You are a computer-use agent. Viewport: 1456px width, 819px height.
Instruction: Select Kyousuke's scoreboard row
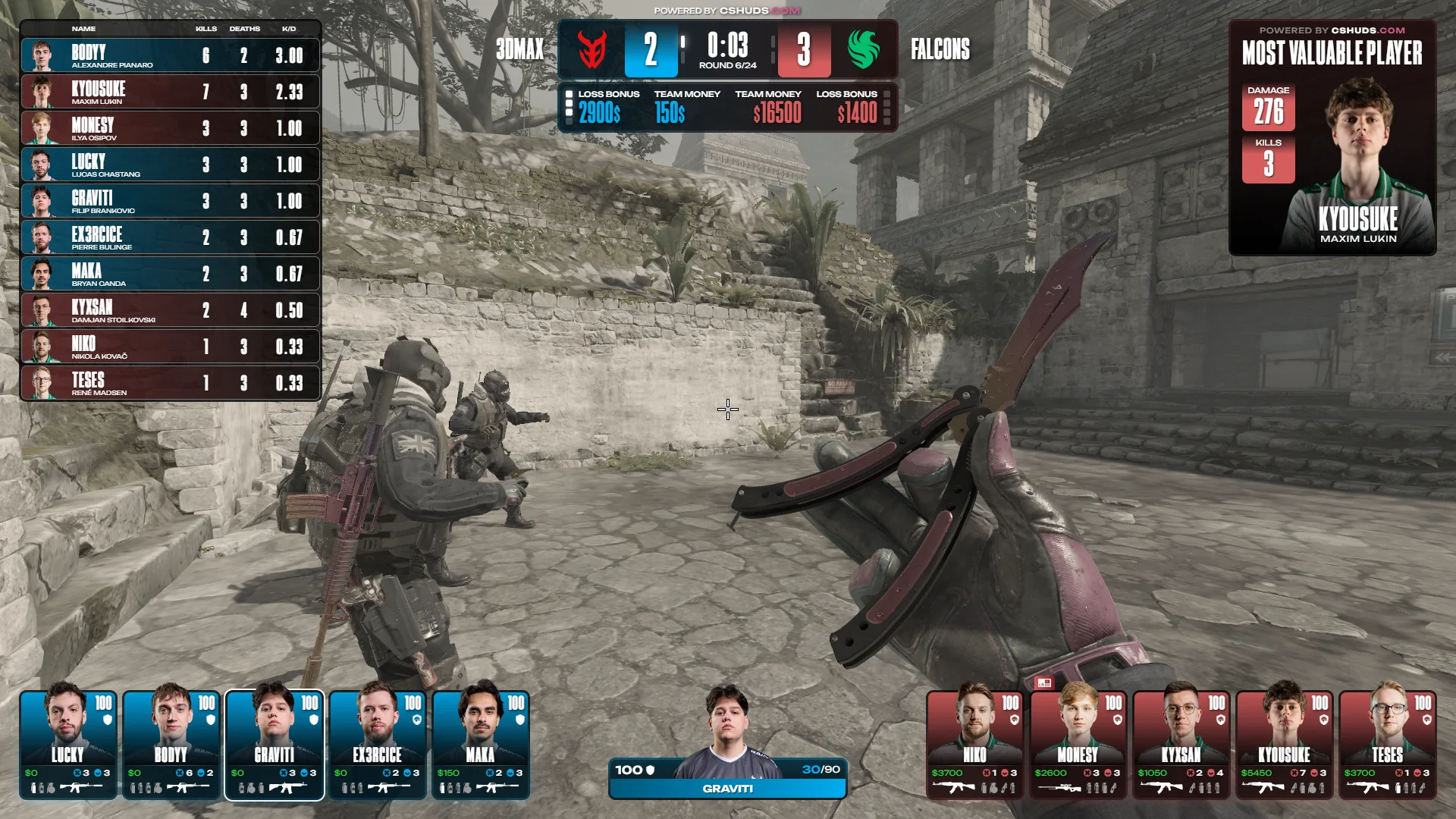[x=171, y=92]
